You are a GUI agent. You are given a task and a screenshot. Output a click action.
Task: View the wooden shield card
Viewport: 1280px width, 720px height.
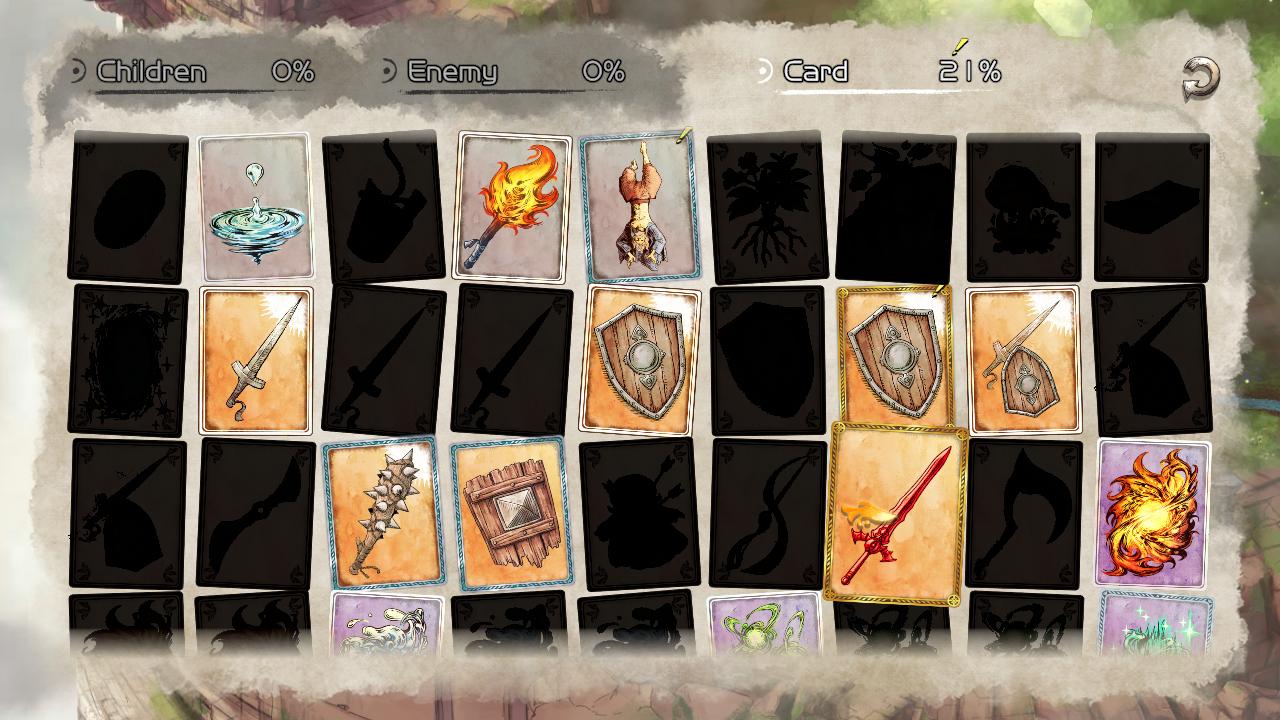coord(640,360)
